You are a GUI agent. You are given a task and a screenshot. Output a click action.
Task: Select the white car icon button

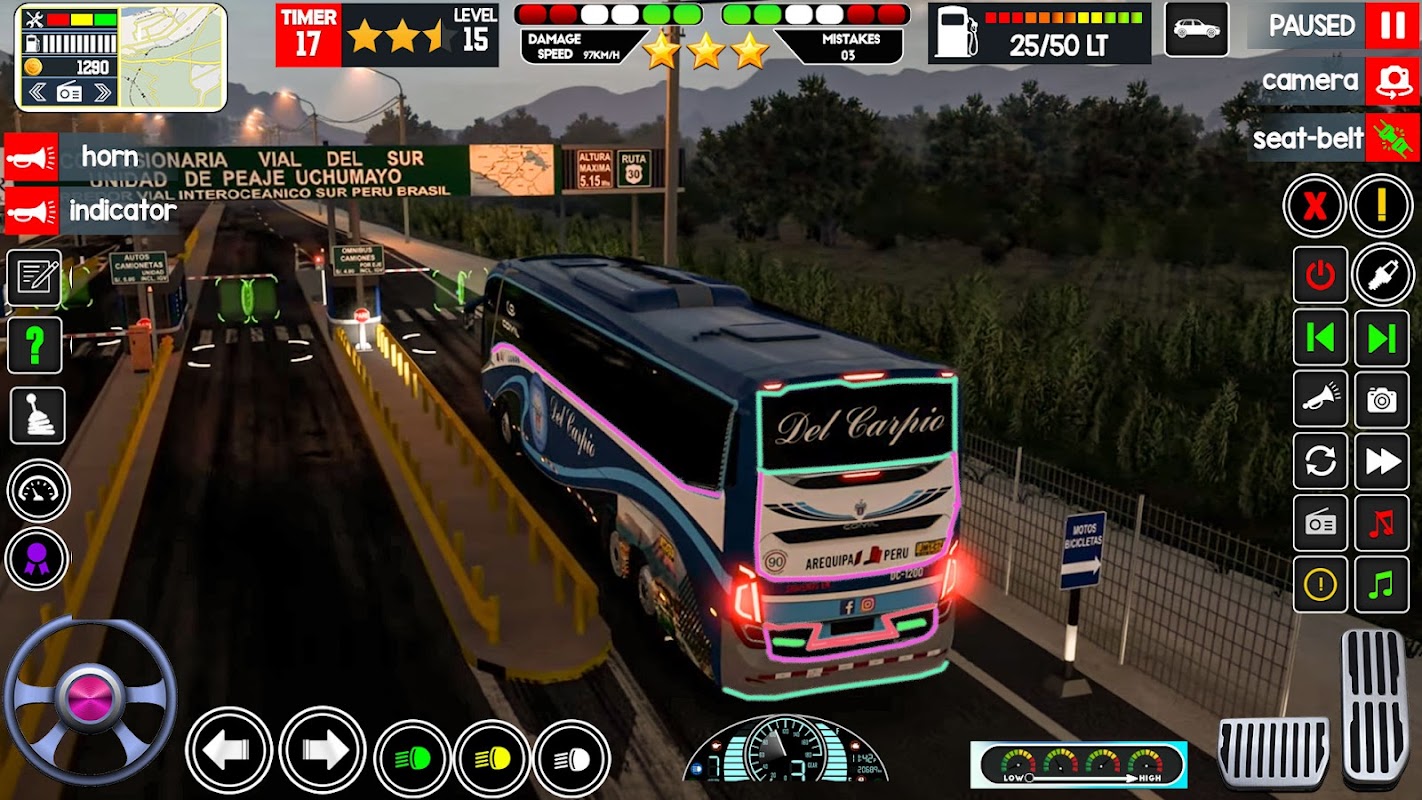coord(1196,29)
